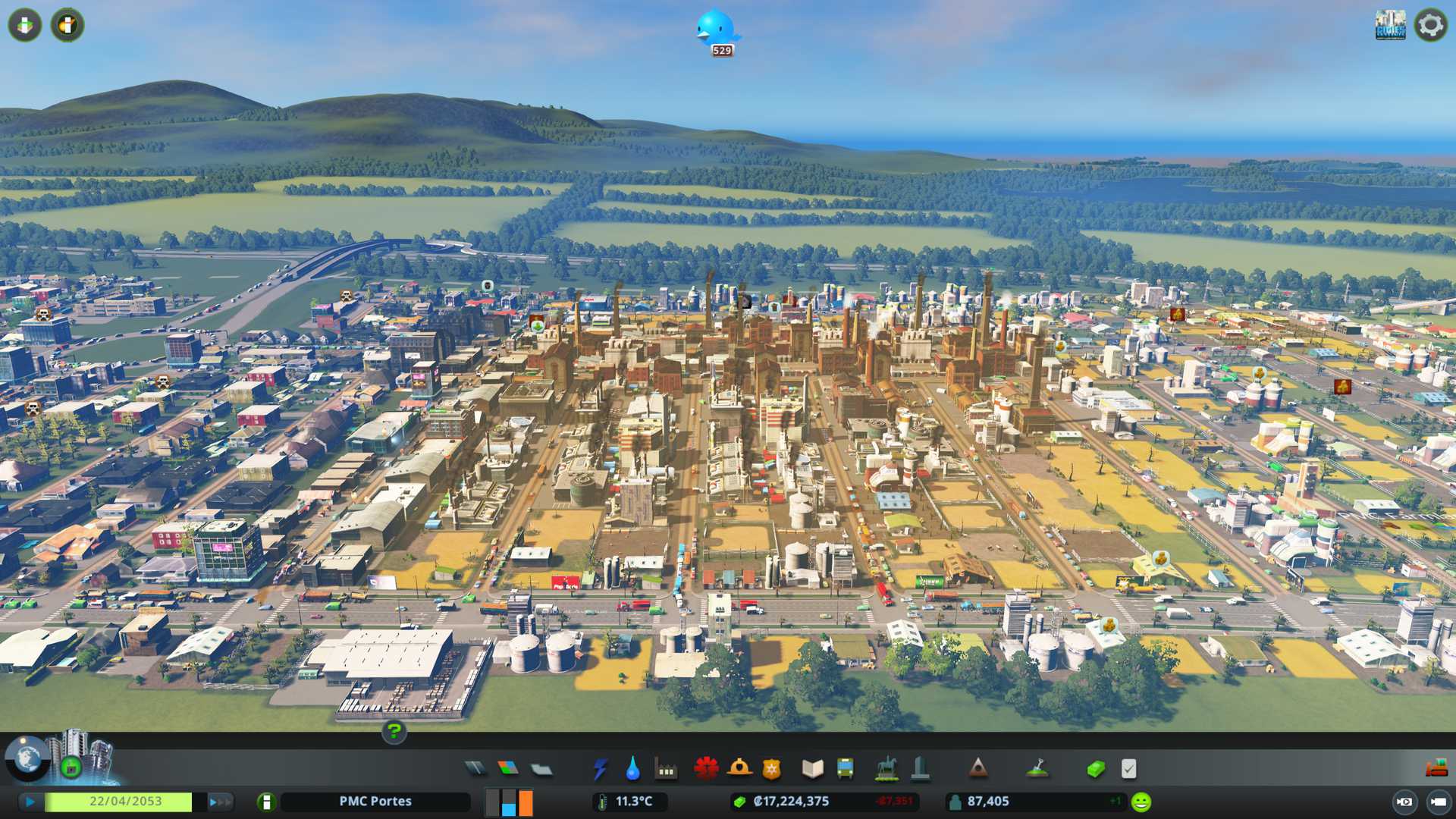Open the Economy money panel

[1095, 769]
